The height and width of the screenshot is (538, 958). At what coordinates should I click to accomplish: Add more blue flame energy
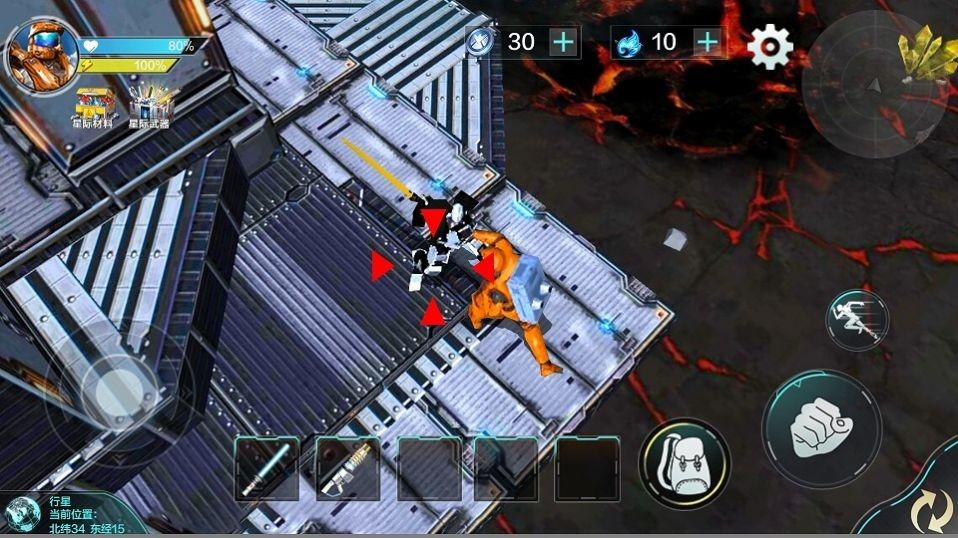point(707,42)
